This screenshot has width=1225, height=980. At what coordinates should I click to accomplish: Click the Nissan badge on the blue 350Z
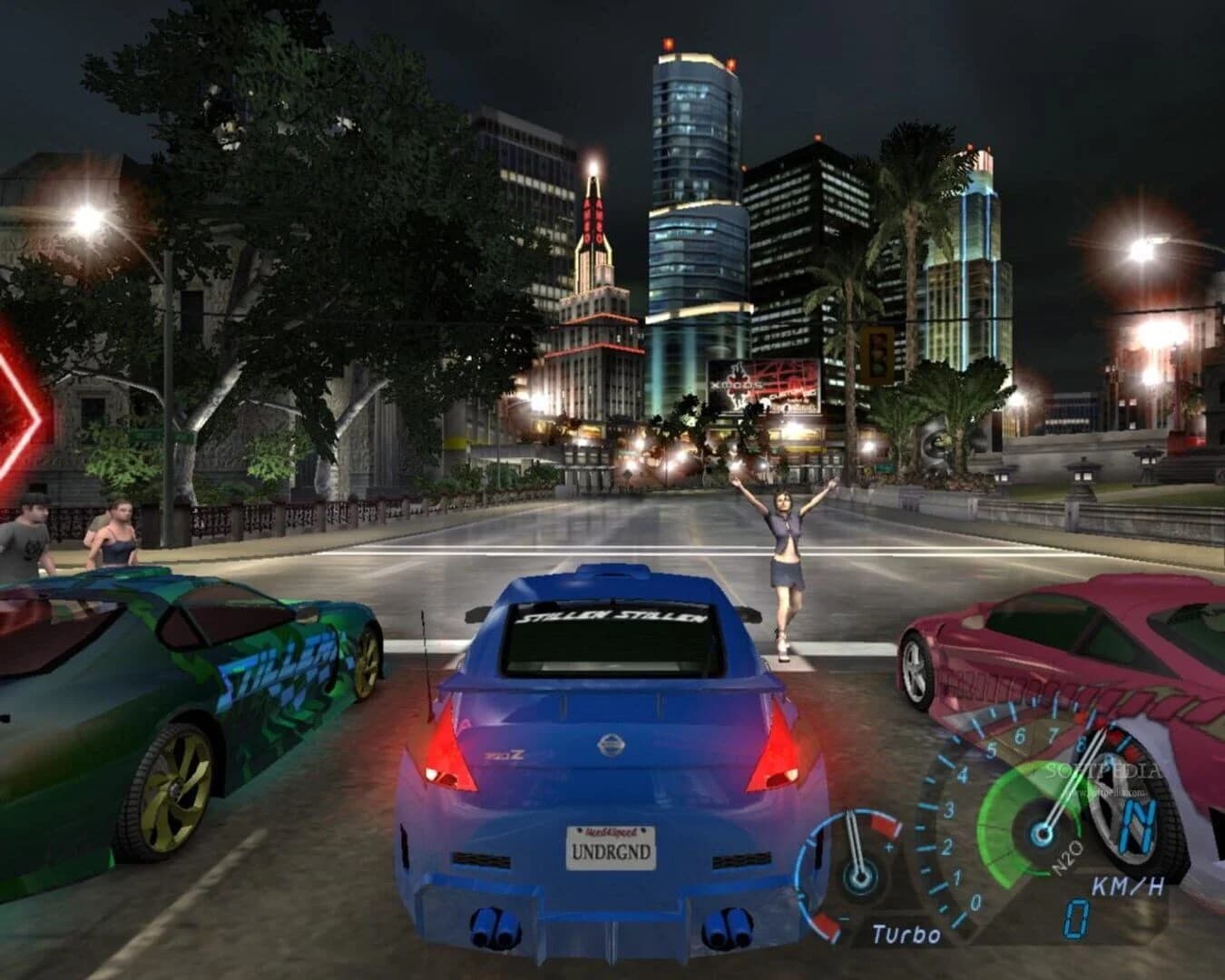610,746
